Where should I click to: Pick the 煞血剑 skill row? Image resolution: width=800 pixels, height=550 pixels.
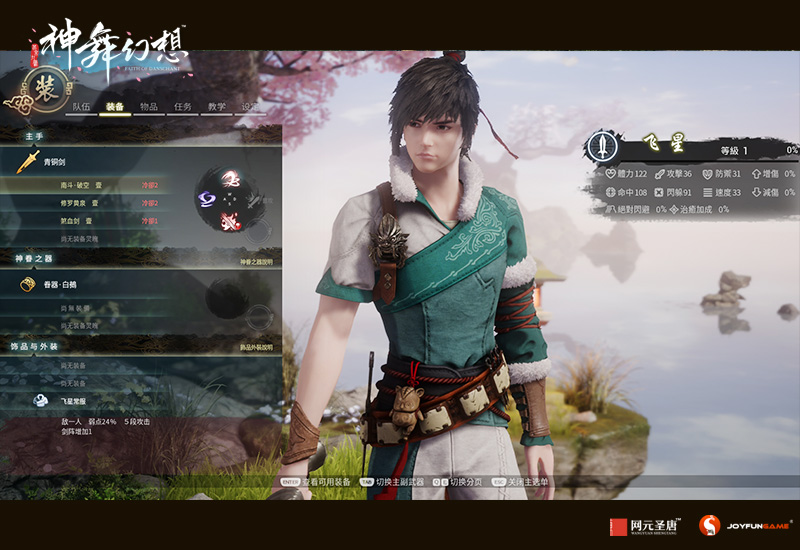click(78, 221)
